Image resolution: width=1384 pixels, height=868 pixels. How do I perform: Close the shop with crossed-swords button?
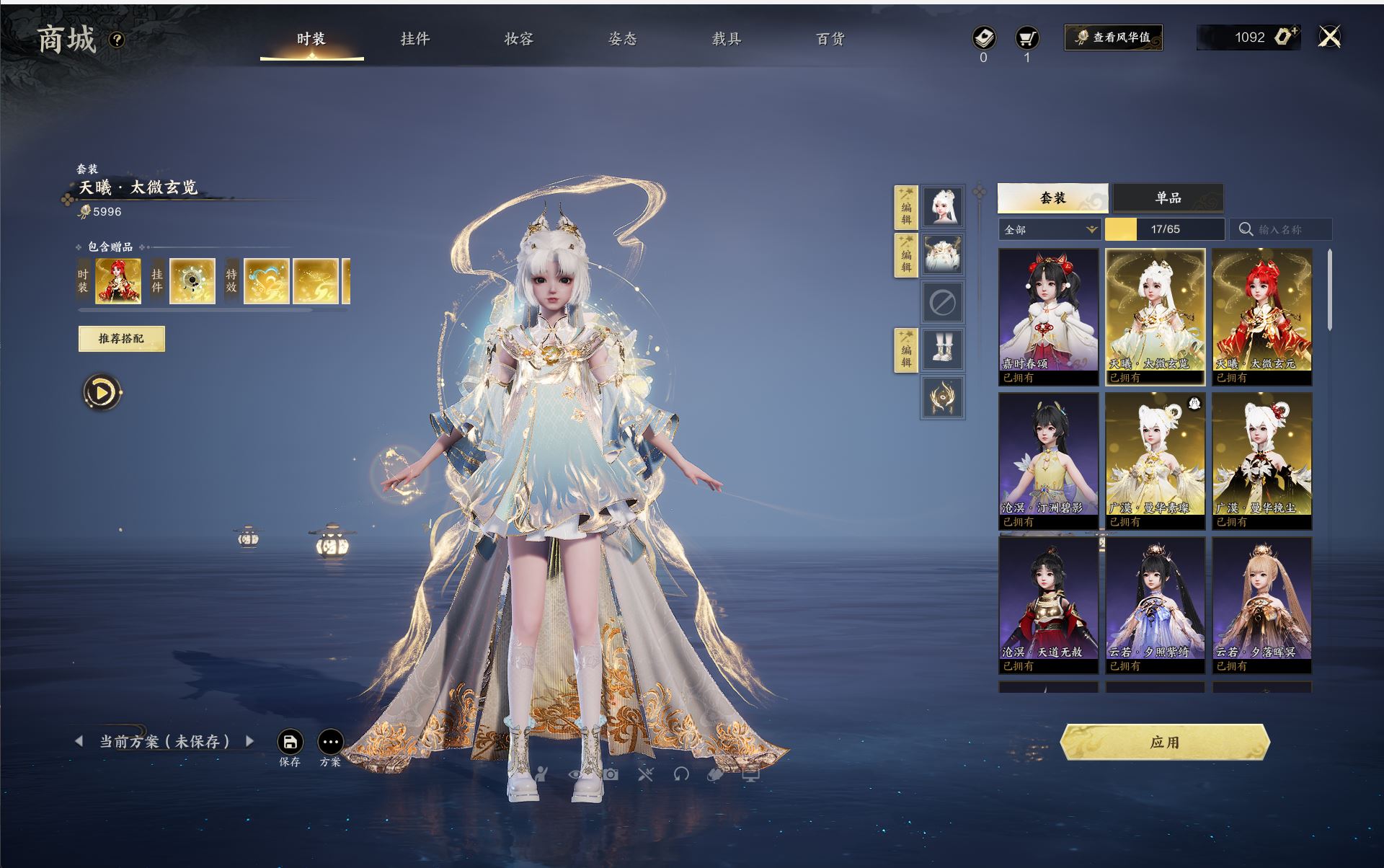pos(1329,37)
